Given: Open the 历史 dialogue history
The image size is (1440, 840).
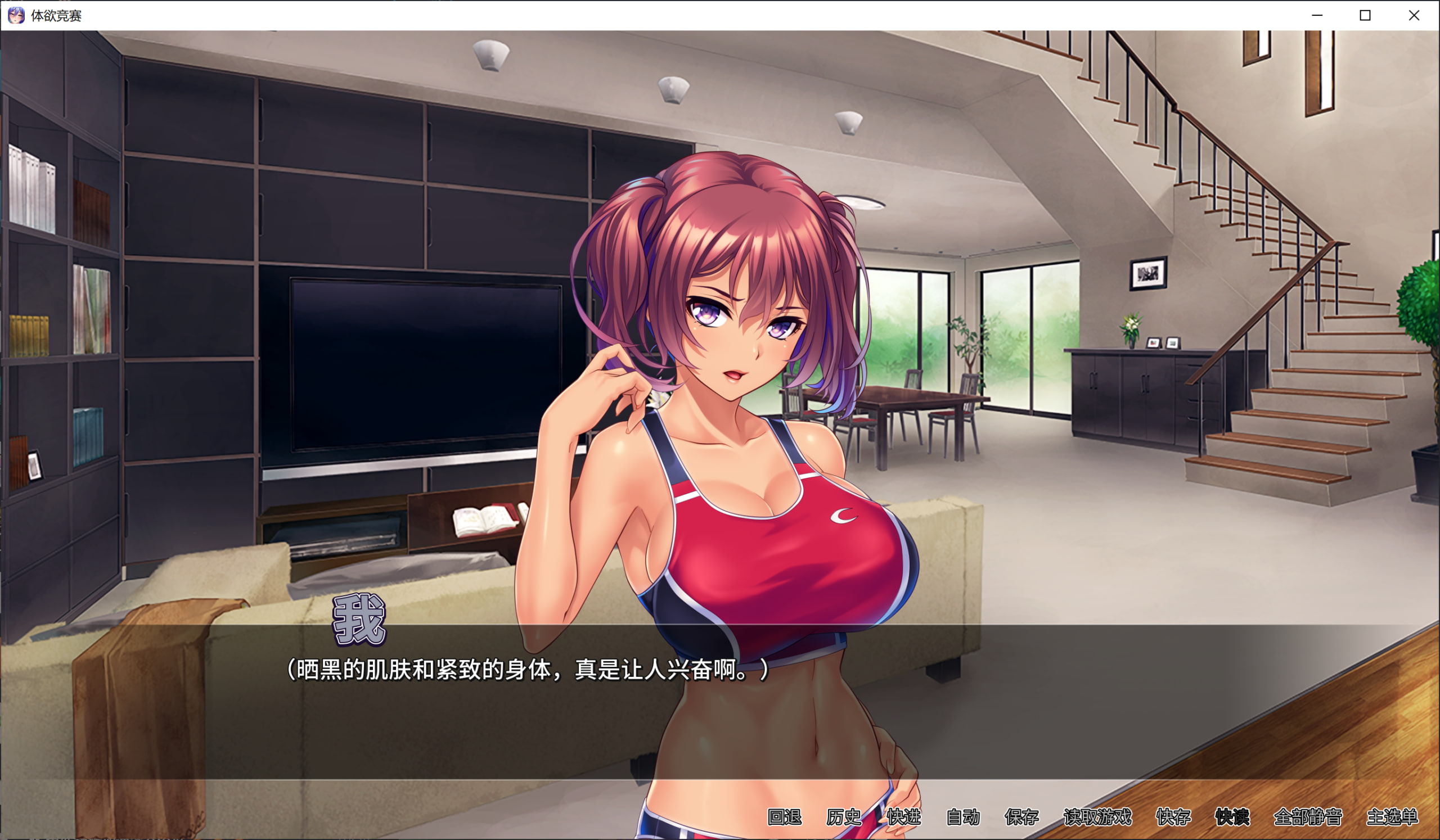Looking at the screenshot, I should (843, 816).
